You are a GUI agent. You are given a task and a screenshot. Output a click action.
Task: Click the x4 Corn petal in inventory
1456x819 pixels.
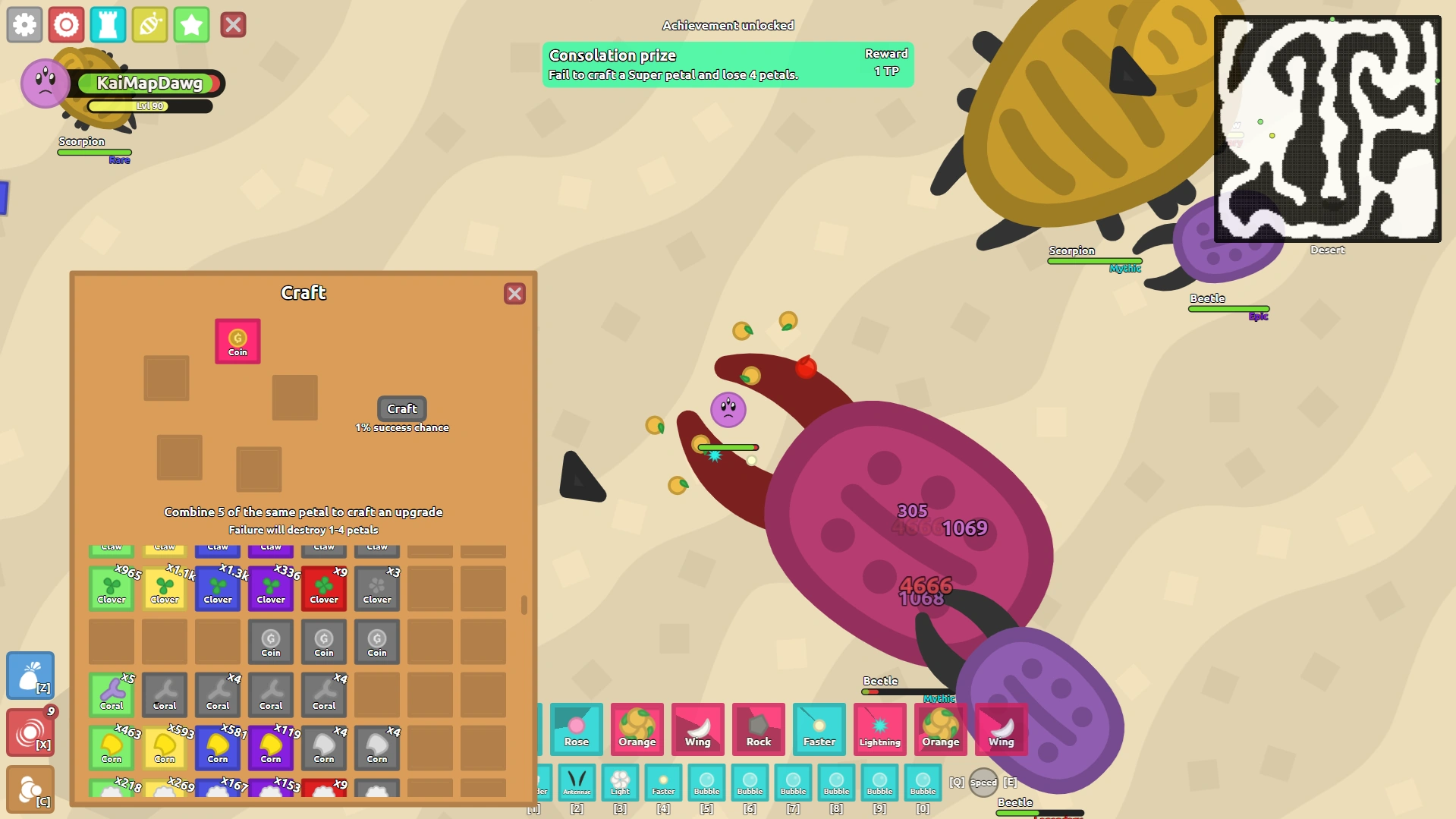pos(323,748)
